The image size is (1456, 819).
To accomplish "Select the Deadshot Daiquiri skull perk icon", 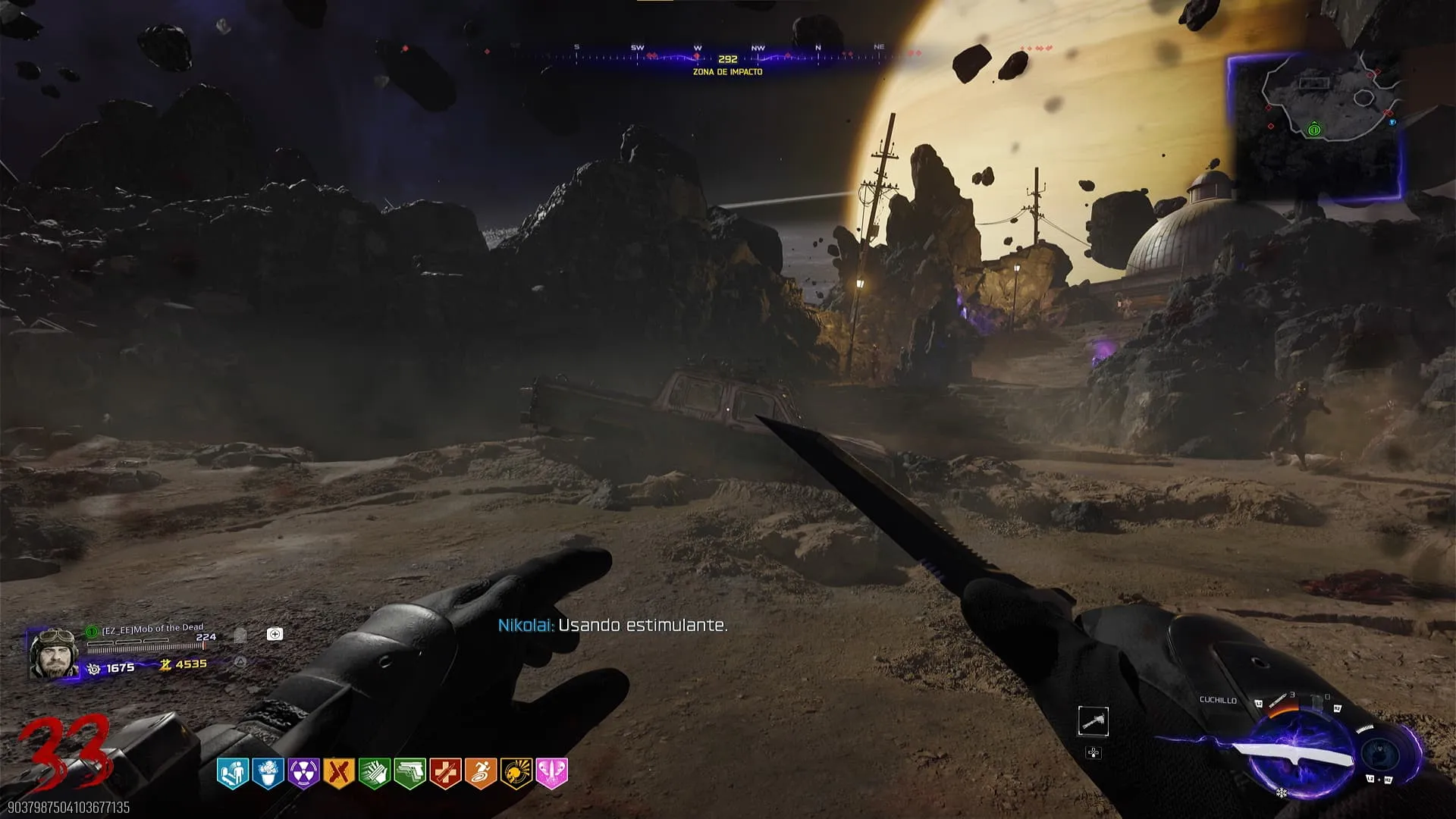I will tap(516, 773).
